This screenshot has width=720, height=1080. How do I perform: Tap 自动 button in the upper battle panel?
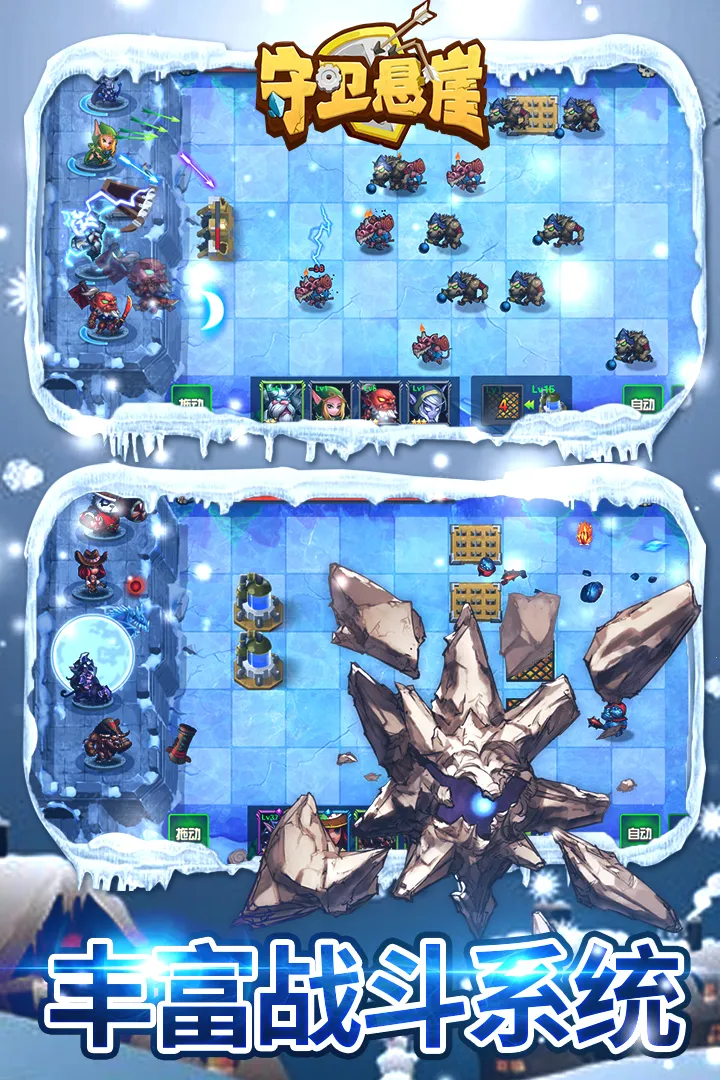(x=642, y=404)
